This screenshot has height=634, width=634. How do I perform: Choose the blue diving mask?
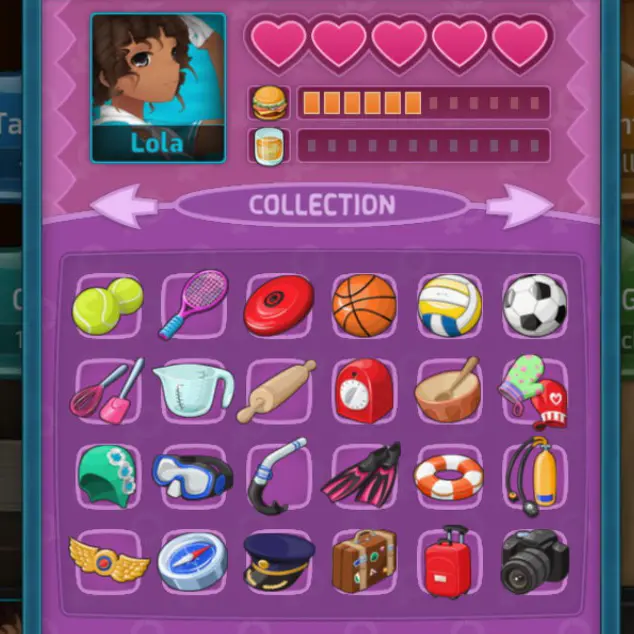pos(192,476)
